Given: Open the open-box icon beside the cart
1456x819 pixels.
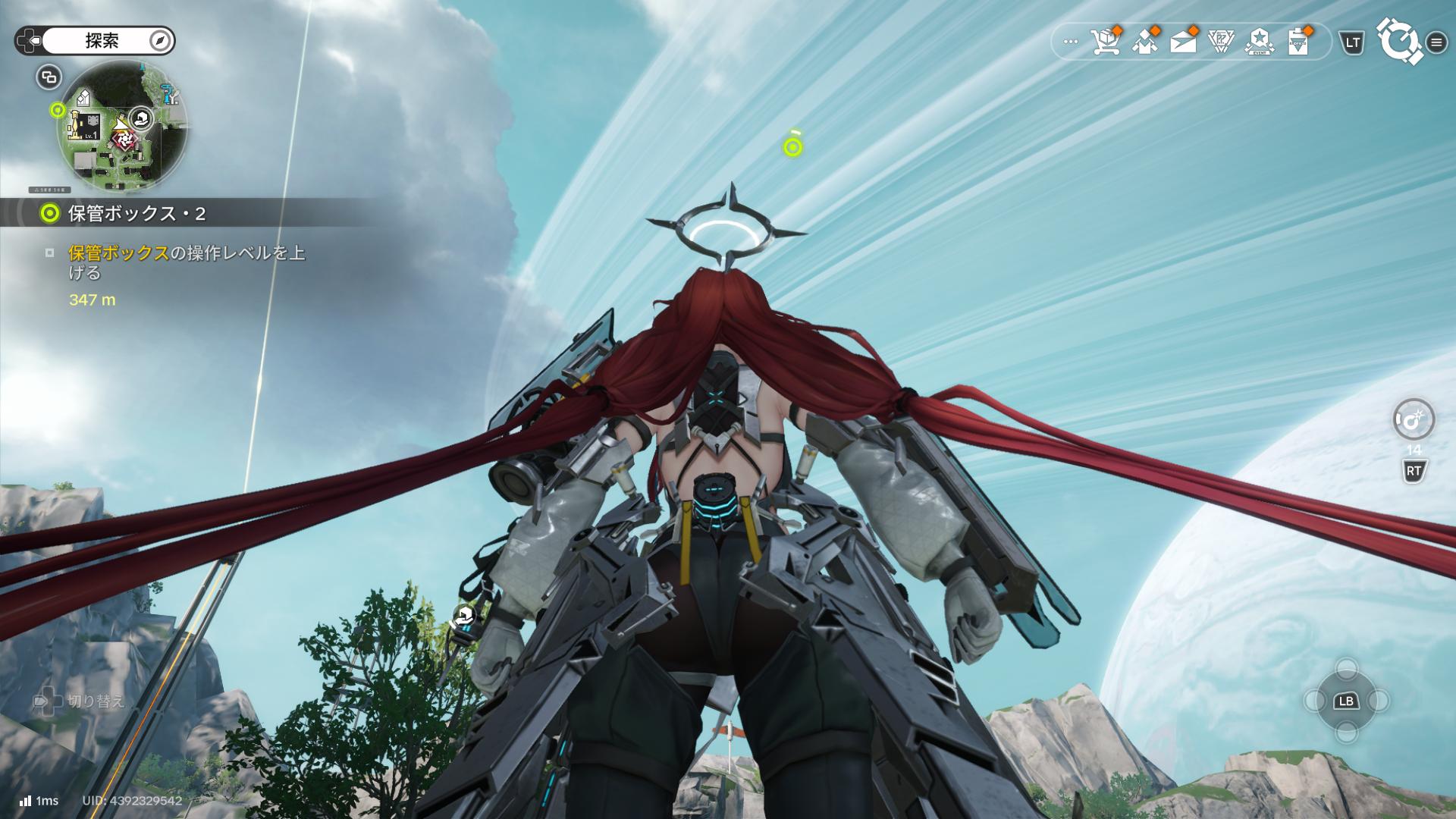Looking at the screenshot, I should pos(1145,42).
